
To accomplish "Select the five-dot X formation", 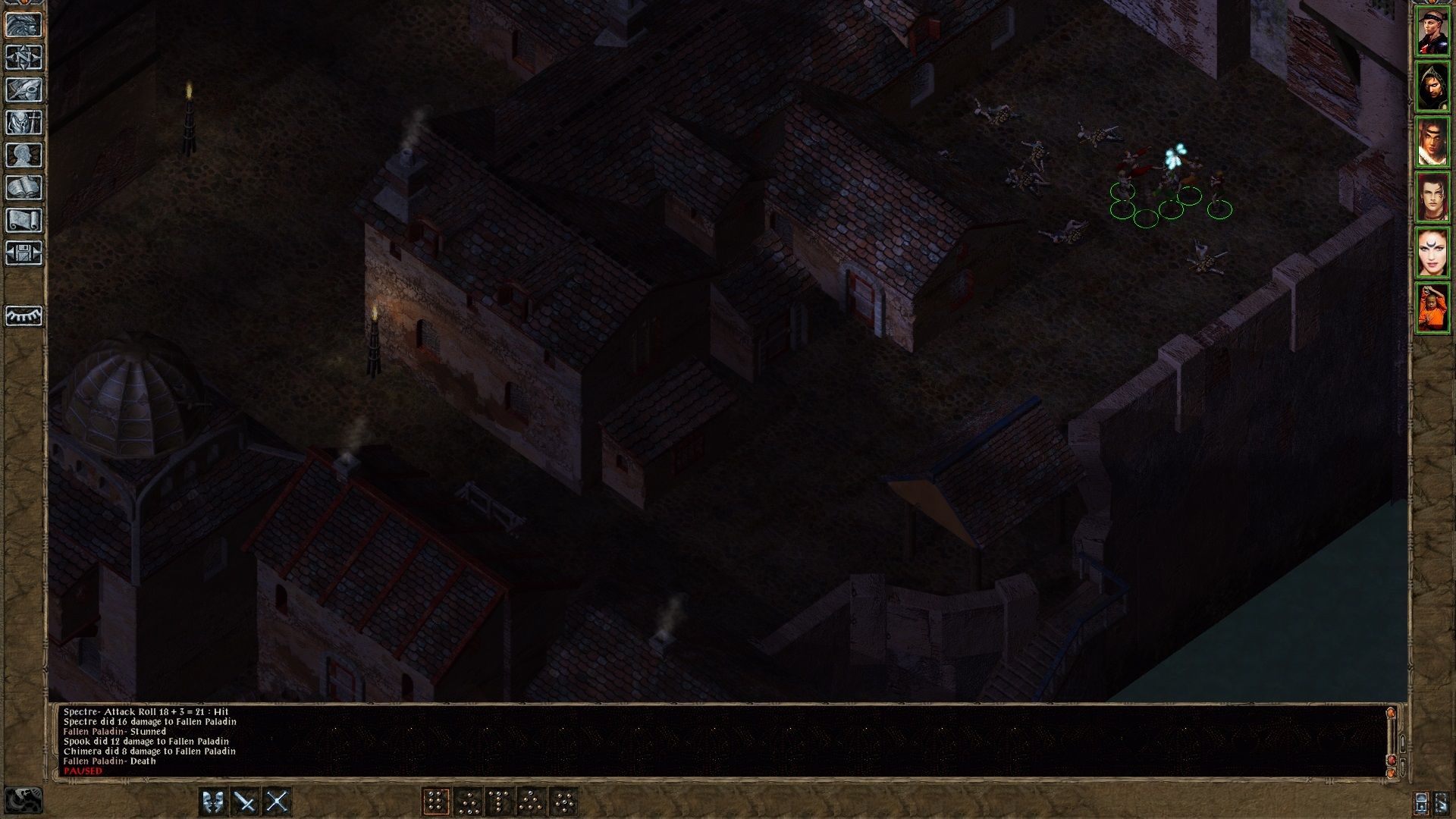I will tap(564, 801).
